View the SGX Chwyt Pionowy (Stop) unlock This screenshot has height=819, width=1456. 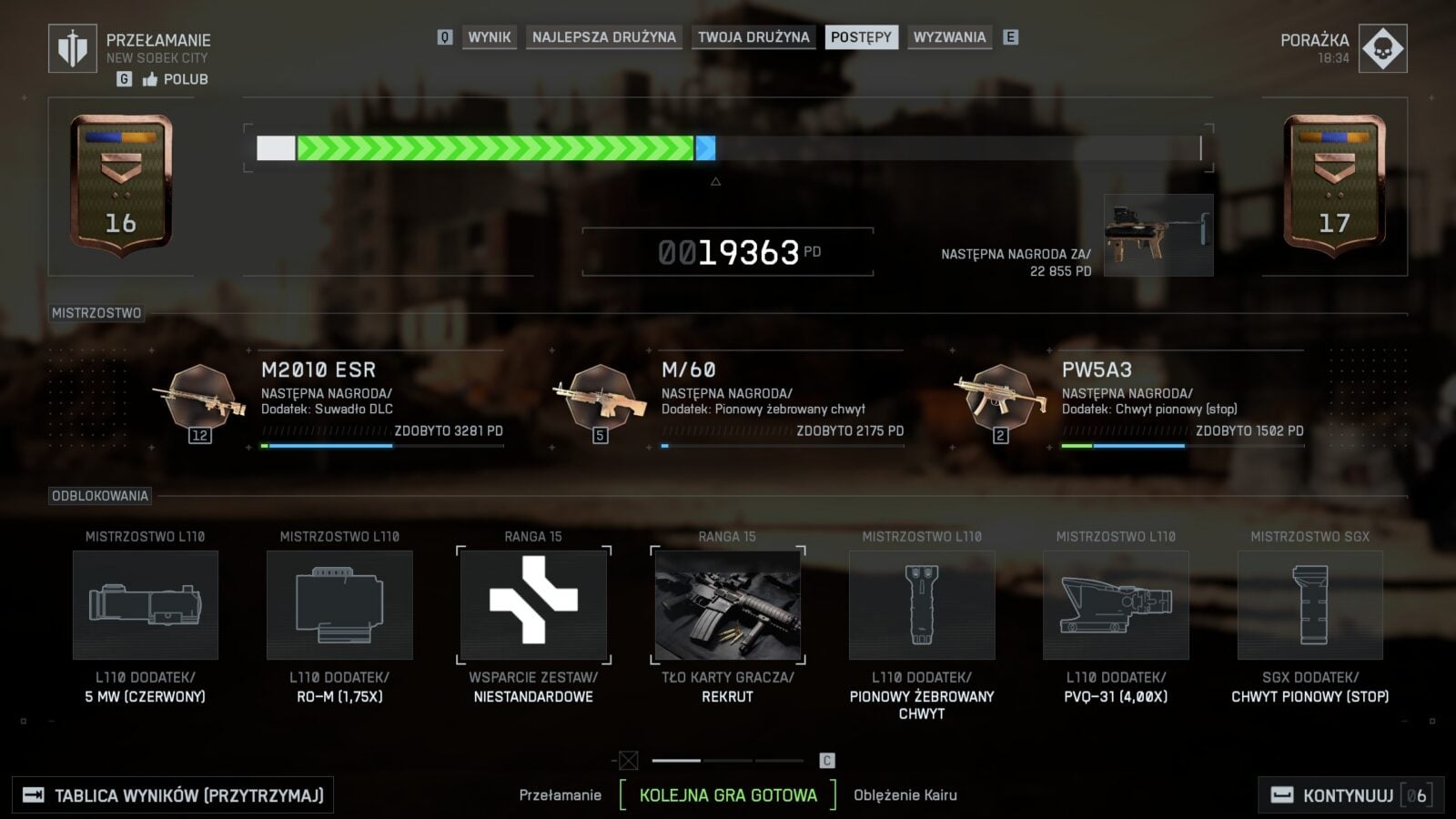click(1309, 605)
